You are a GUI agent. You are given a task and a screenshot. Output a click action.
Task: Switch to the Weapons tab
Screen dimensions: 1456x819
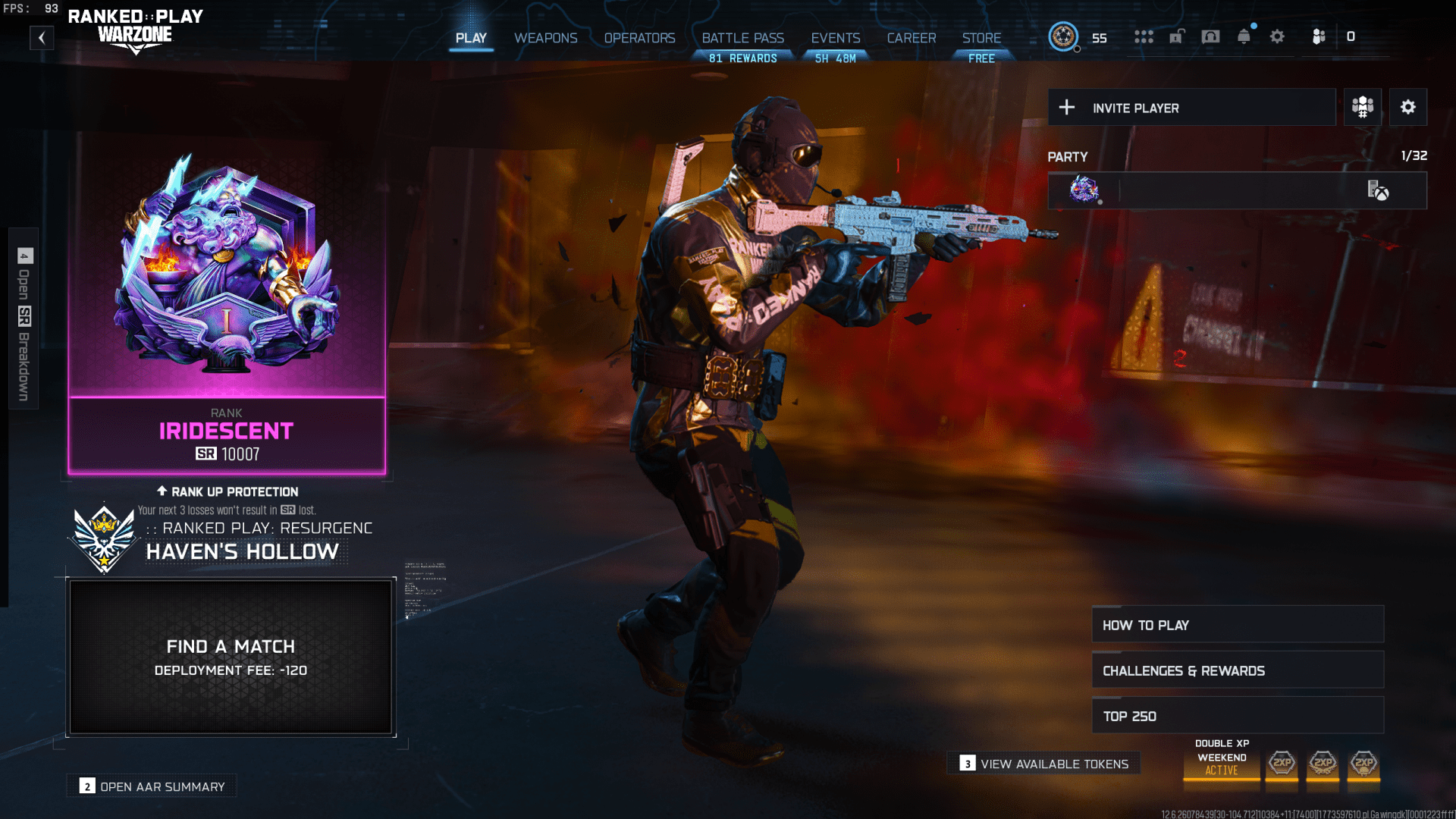click(x=545, y=38)
